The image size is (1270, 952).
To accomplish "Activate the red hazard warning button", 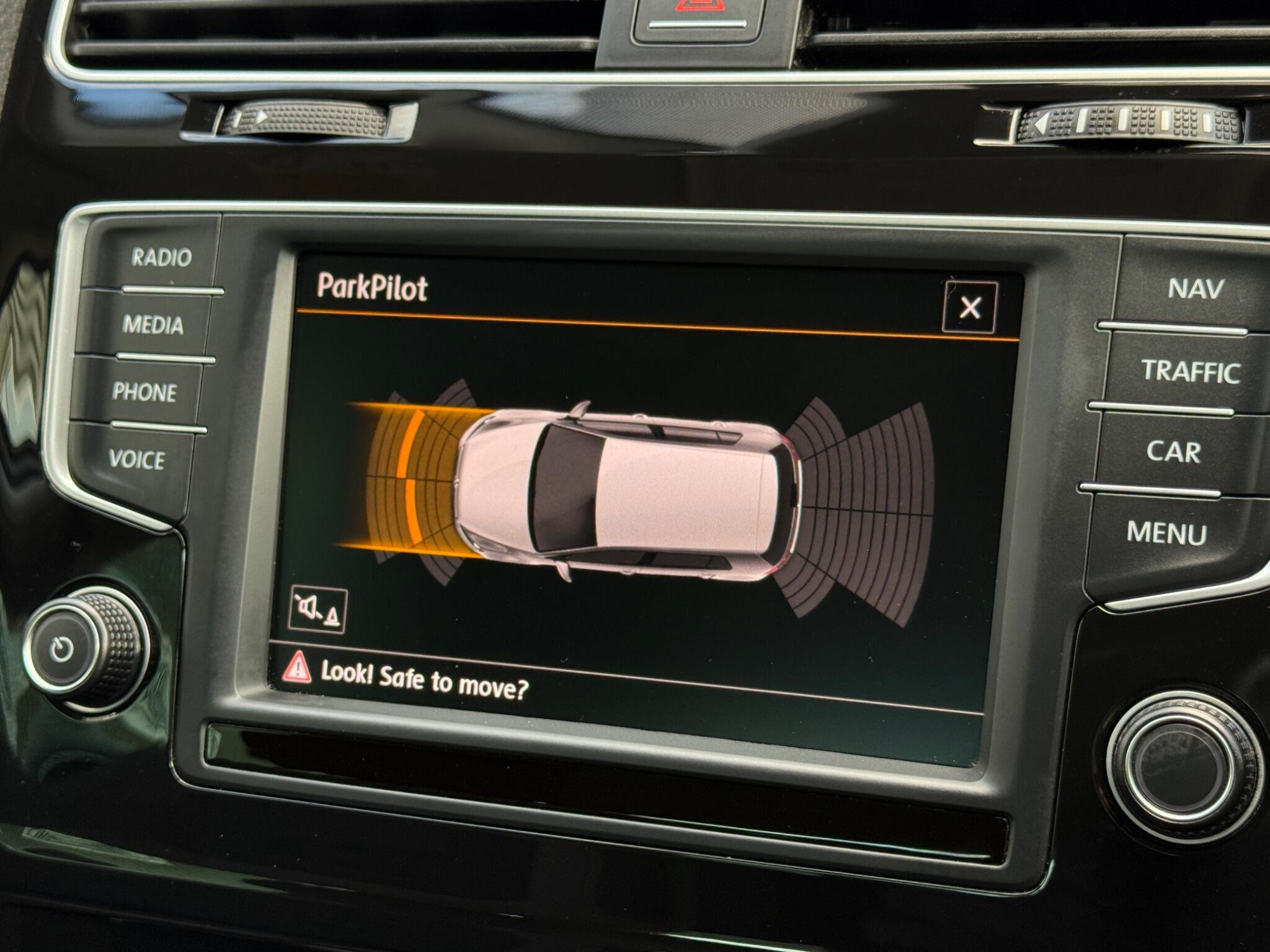I will (x=699, y=12).
